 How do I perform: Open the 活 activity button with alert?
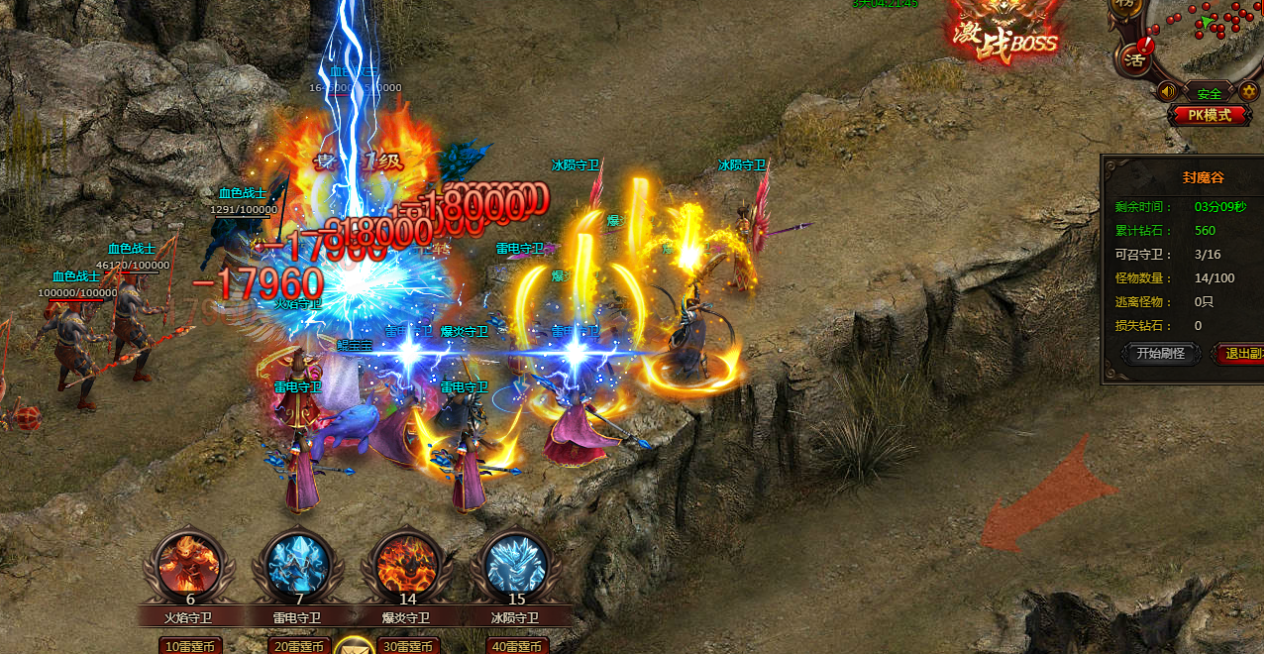pos(1134,56)
